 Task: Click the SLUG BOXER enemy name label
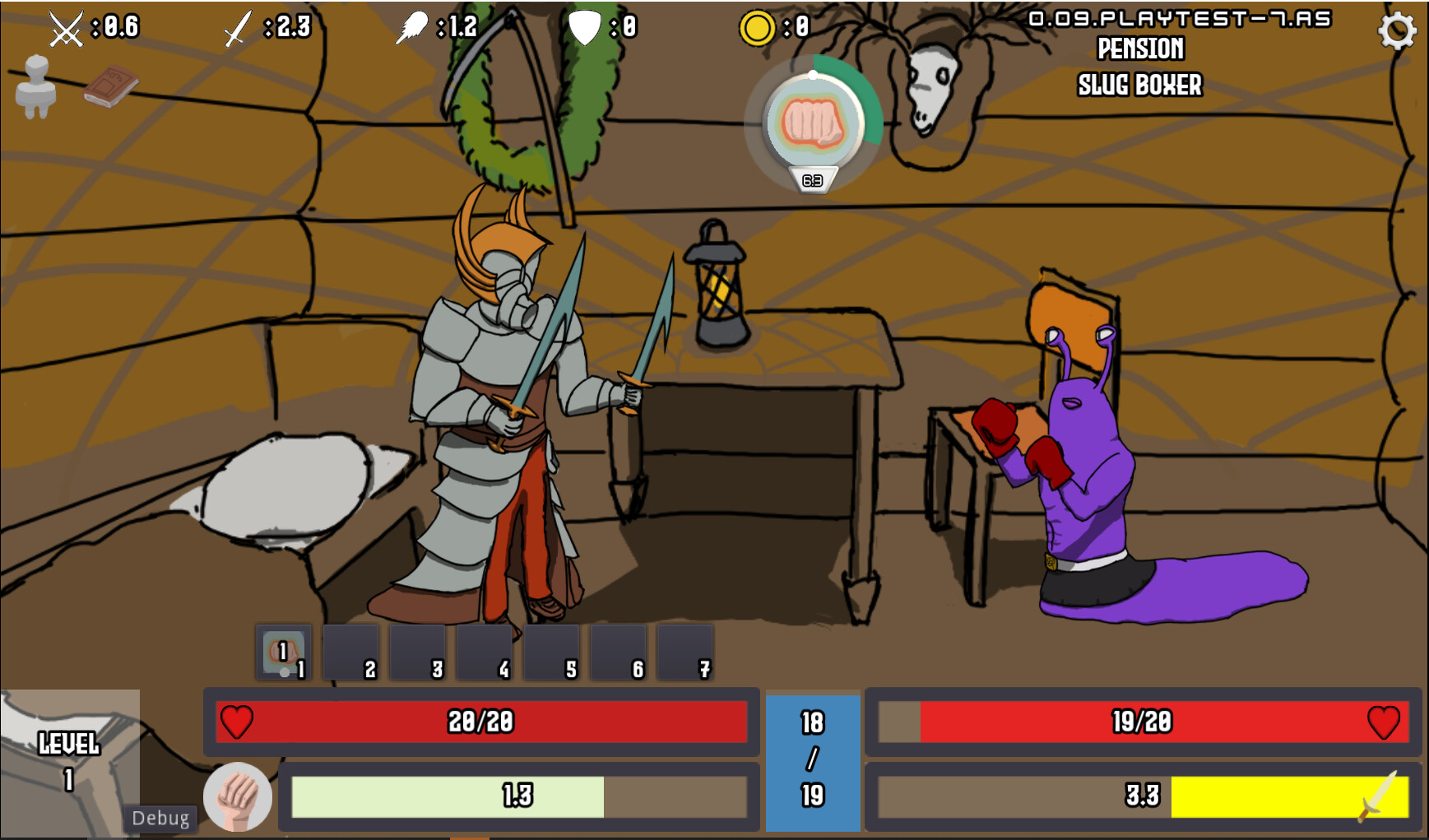point(1139,86)
